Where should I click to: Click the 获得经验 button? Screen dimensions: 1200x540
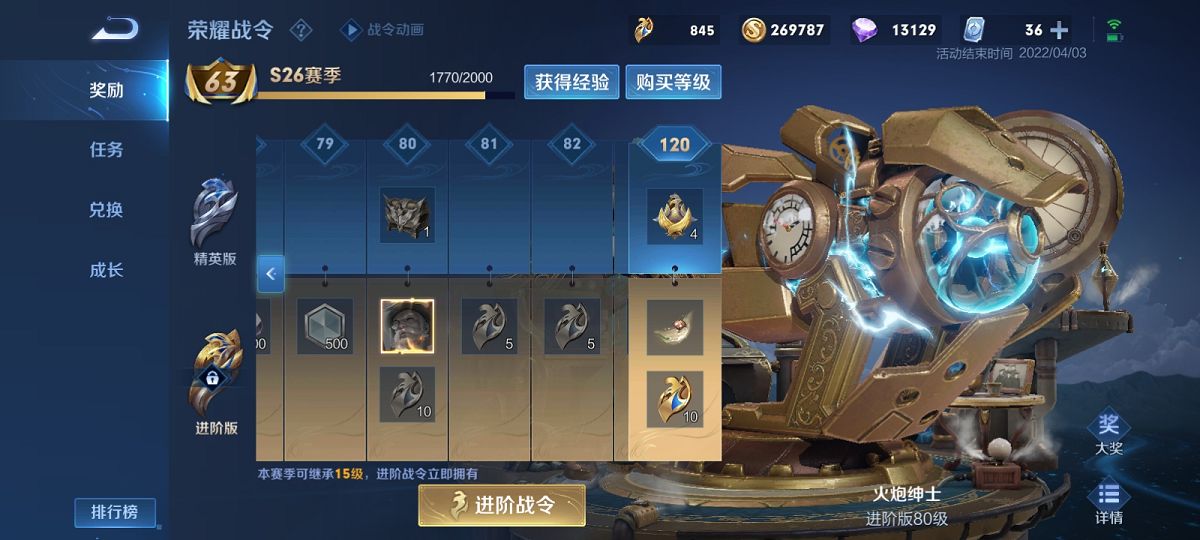[x=572, y=82]
